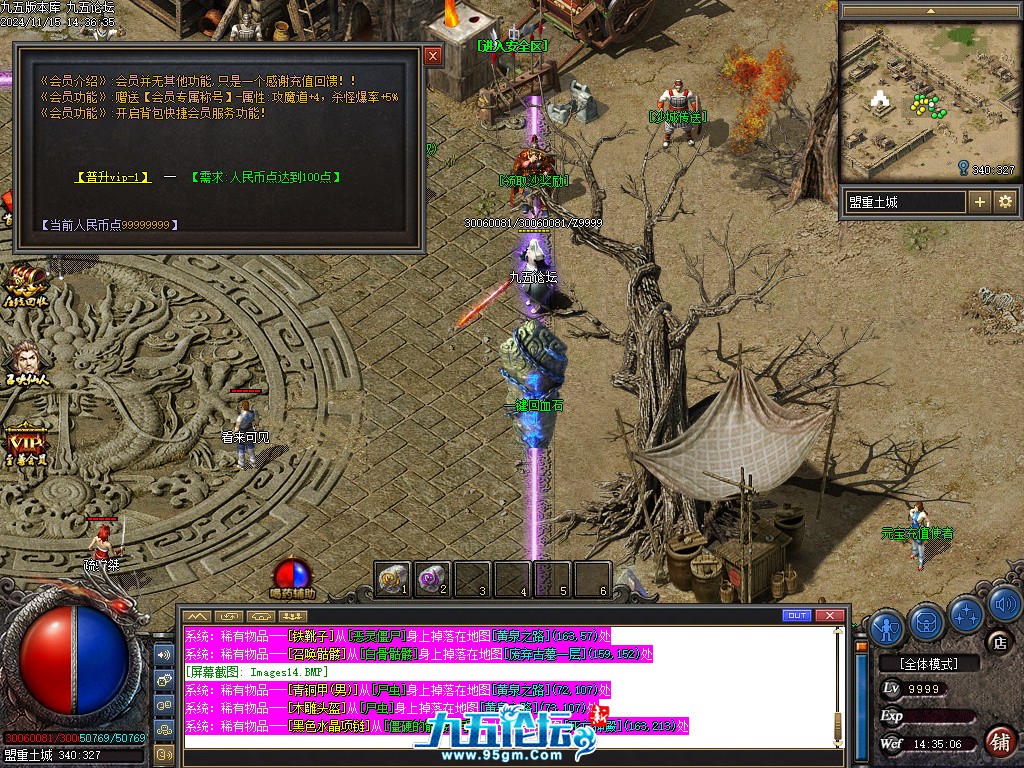1024x768 pixels.
Task: Open the skills sparkle round button
Action: pos(967,612)
